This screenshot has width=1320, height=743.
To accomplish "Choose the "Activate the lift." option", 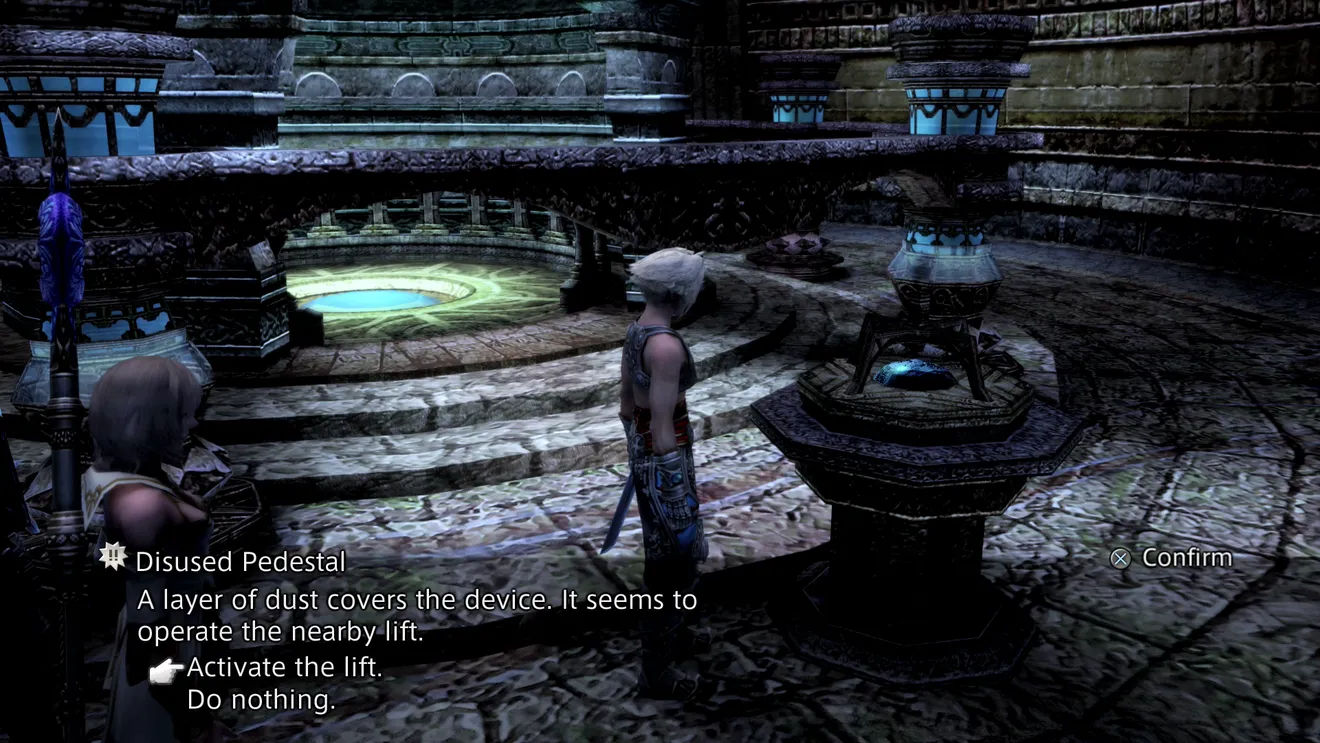I will click(x=284, y=667).
